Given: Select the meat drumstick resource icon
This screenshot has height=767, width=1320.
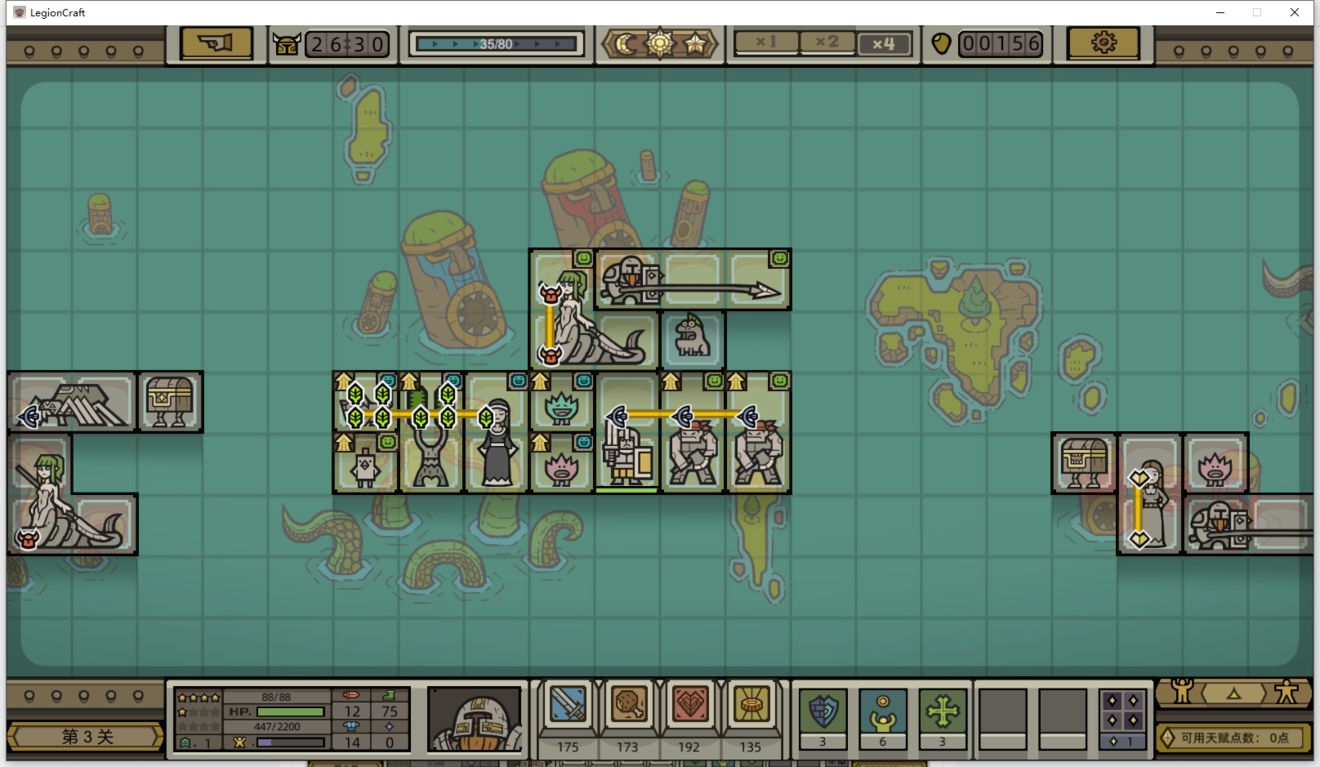Looking at the screenshot, I should (x=628, y=706).
